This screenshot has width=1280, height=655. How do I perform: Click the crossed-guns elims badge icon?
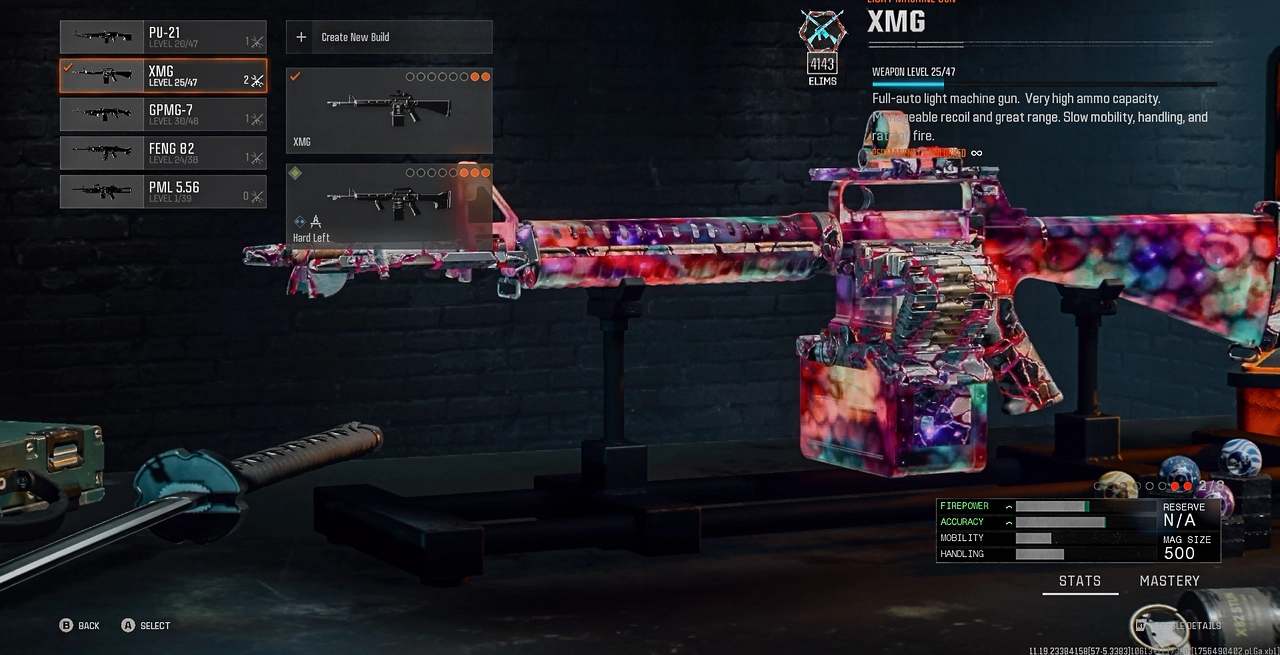tap(822, 30)
